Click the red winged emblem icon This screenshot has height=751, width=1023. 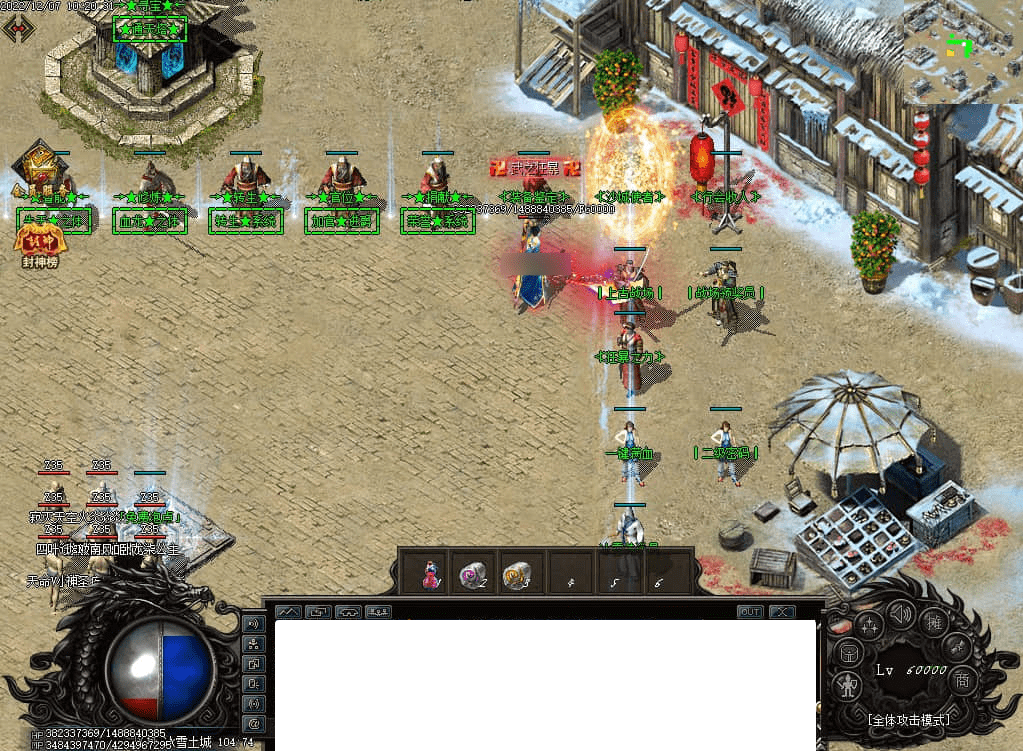click(18, 28)
